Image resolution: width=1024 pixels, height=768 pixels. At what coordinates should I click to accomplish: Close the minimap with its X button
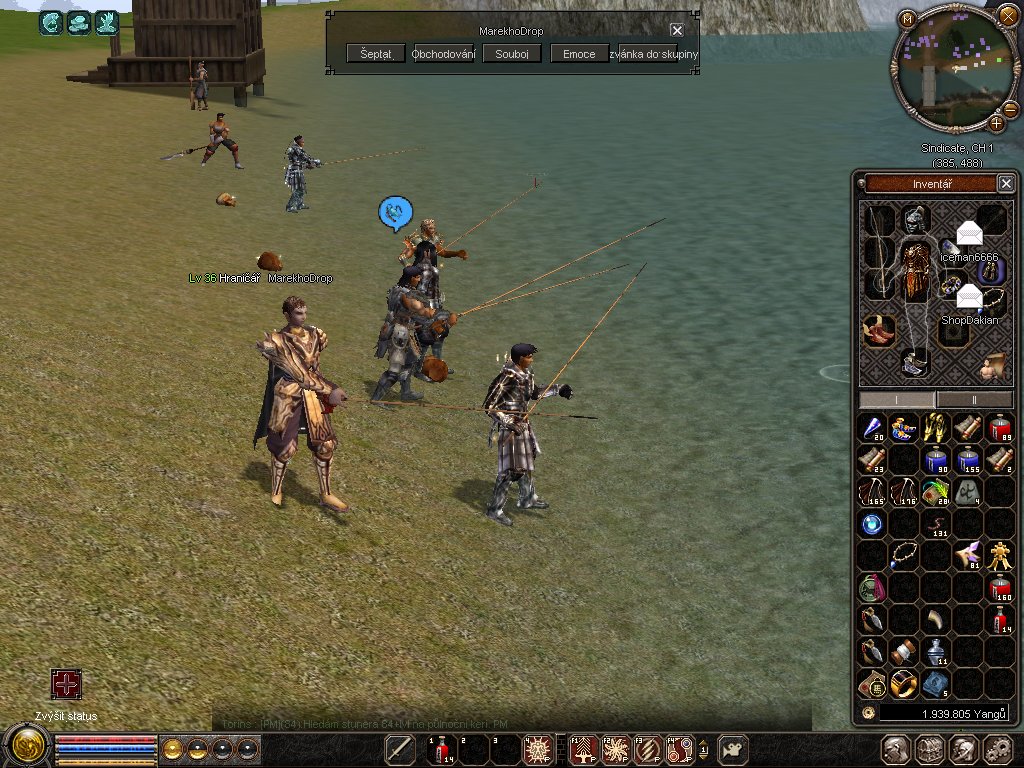1007,14
